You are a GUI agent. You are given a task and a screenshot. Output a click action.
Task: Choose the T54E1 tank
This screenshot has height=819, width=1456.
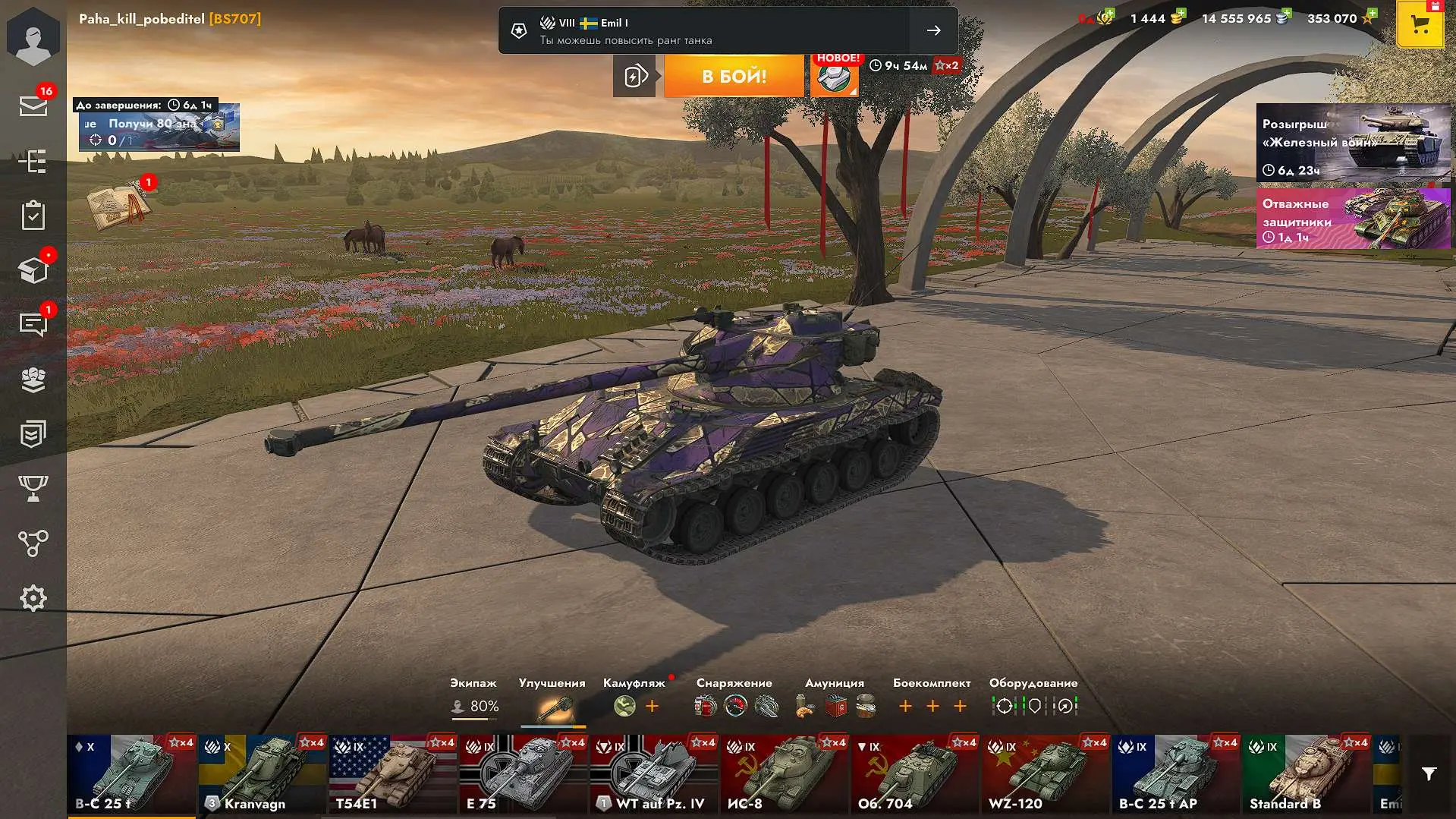pos(393,774)
